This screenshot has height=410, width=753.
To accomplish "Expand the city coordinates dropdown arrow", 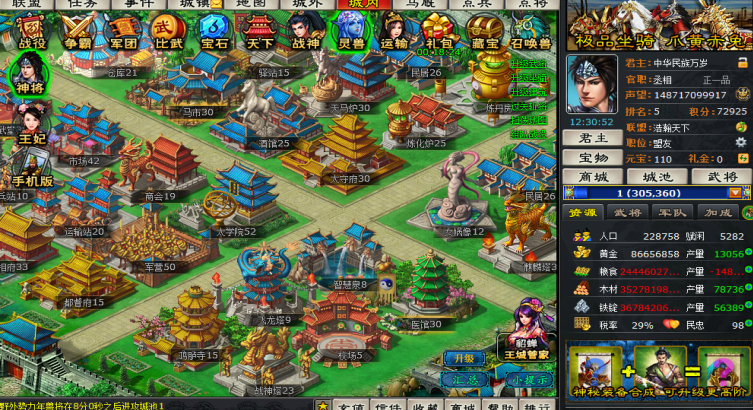I will pos(735,193).
